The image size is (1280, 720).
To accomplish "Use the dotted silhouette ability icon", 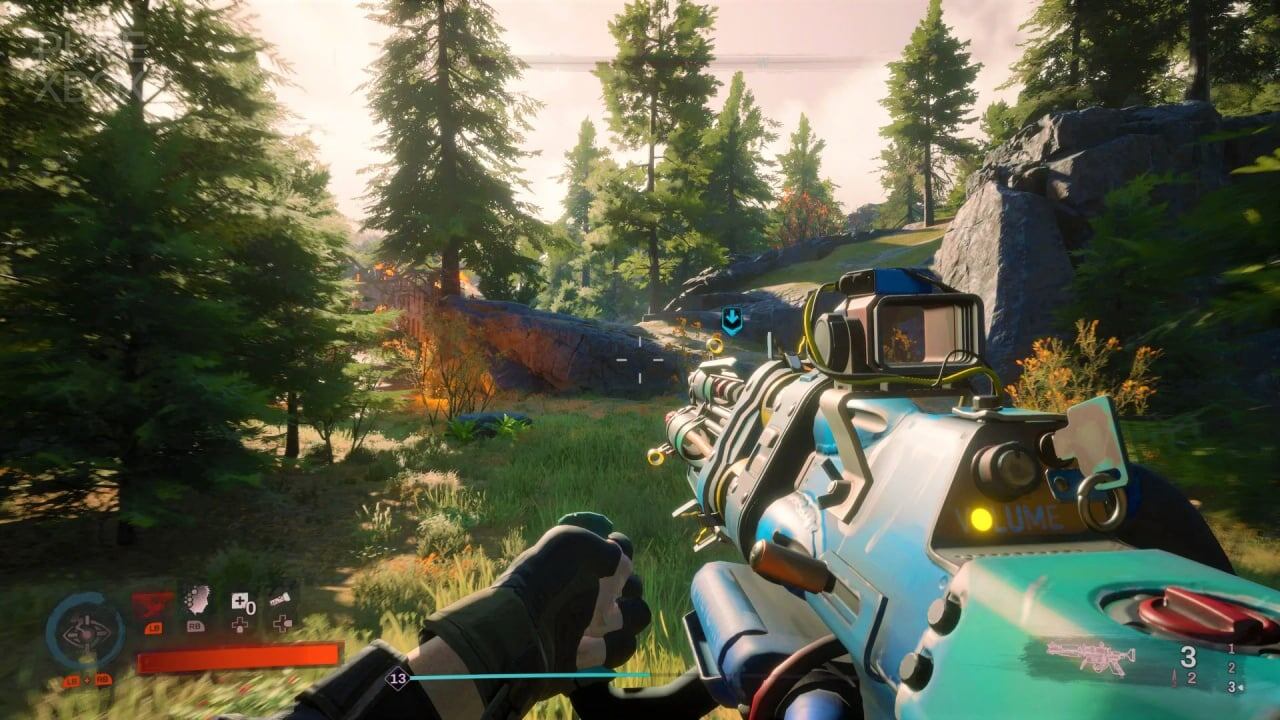I will pyautogui.click(x=197, y=601).
